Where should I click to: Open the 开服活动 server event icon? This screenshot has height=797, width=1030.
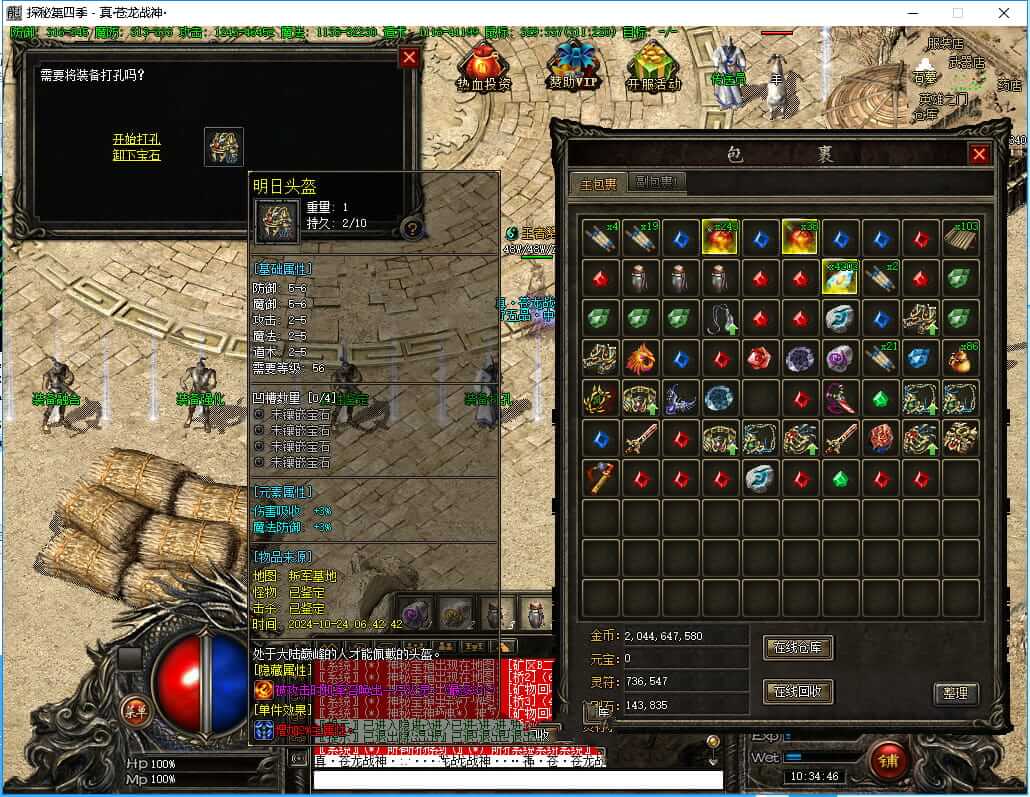[x=654, y=70]
